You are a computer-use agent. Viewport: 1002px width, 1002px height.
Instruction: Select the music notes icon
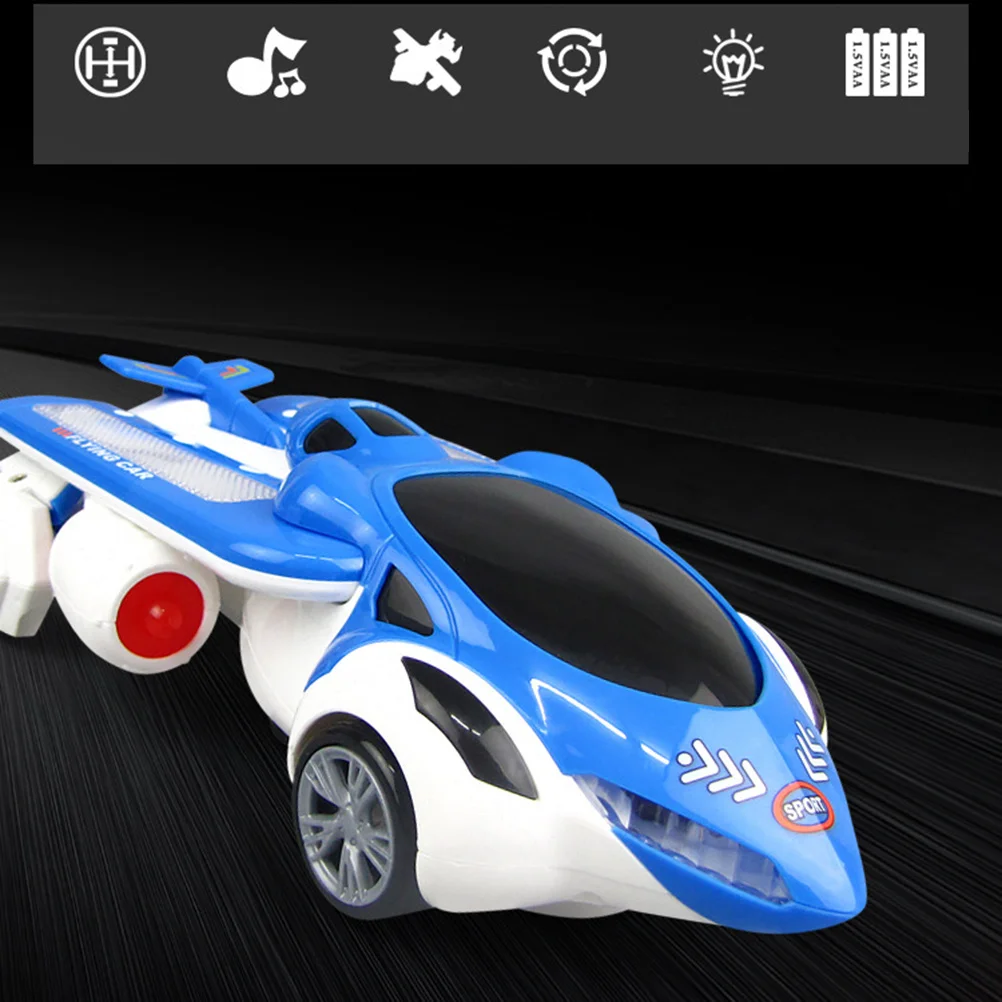coord(267,62)
